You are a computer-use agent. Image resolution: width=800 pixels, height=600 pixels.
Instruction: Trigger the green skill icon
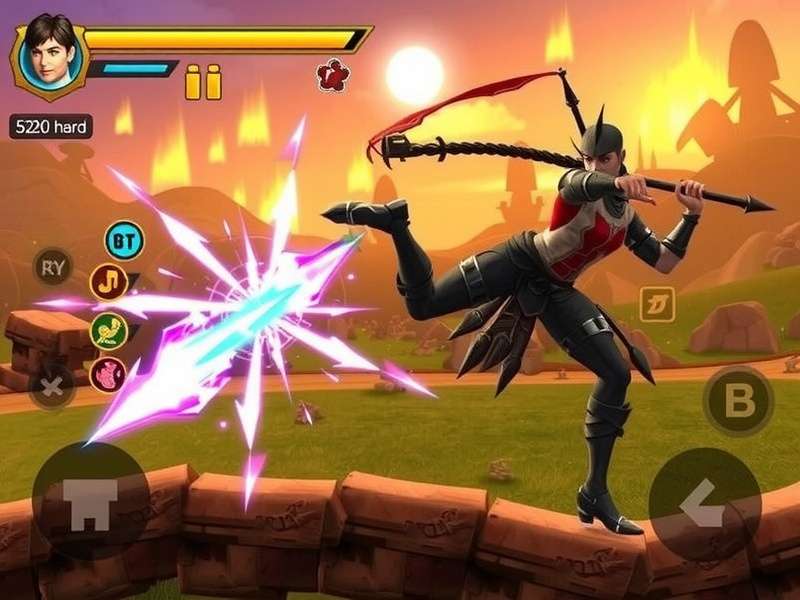coord(108,330)
